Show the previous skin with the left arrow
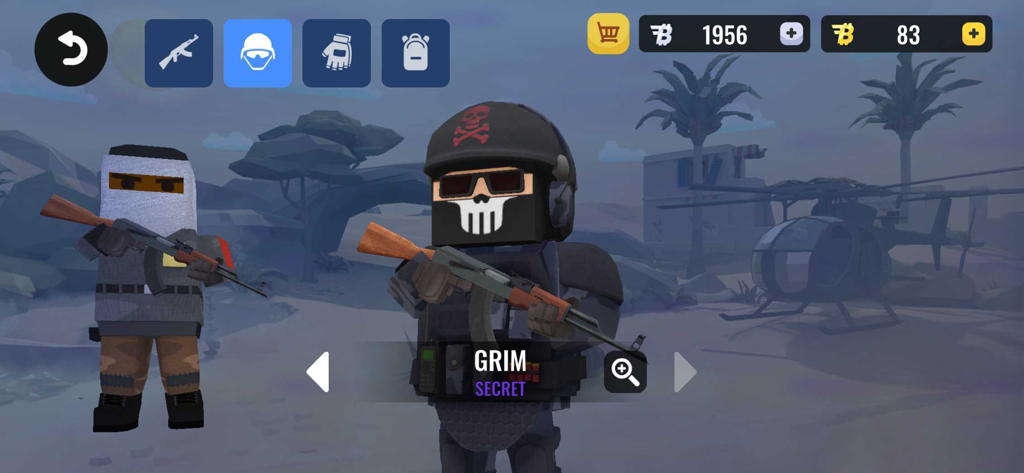The height and width of the screenshot is (473, 1024). click(318, 372)
